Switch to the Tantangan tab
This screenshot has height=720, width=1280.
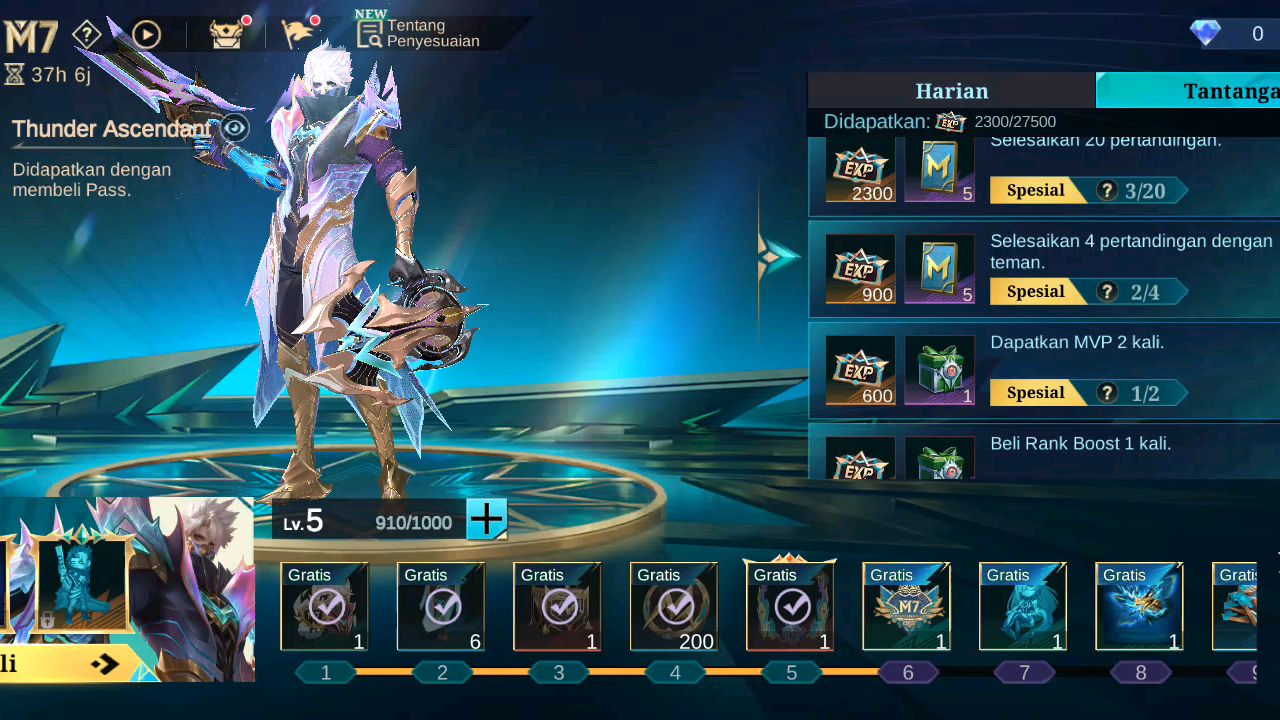[1188, 91]
